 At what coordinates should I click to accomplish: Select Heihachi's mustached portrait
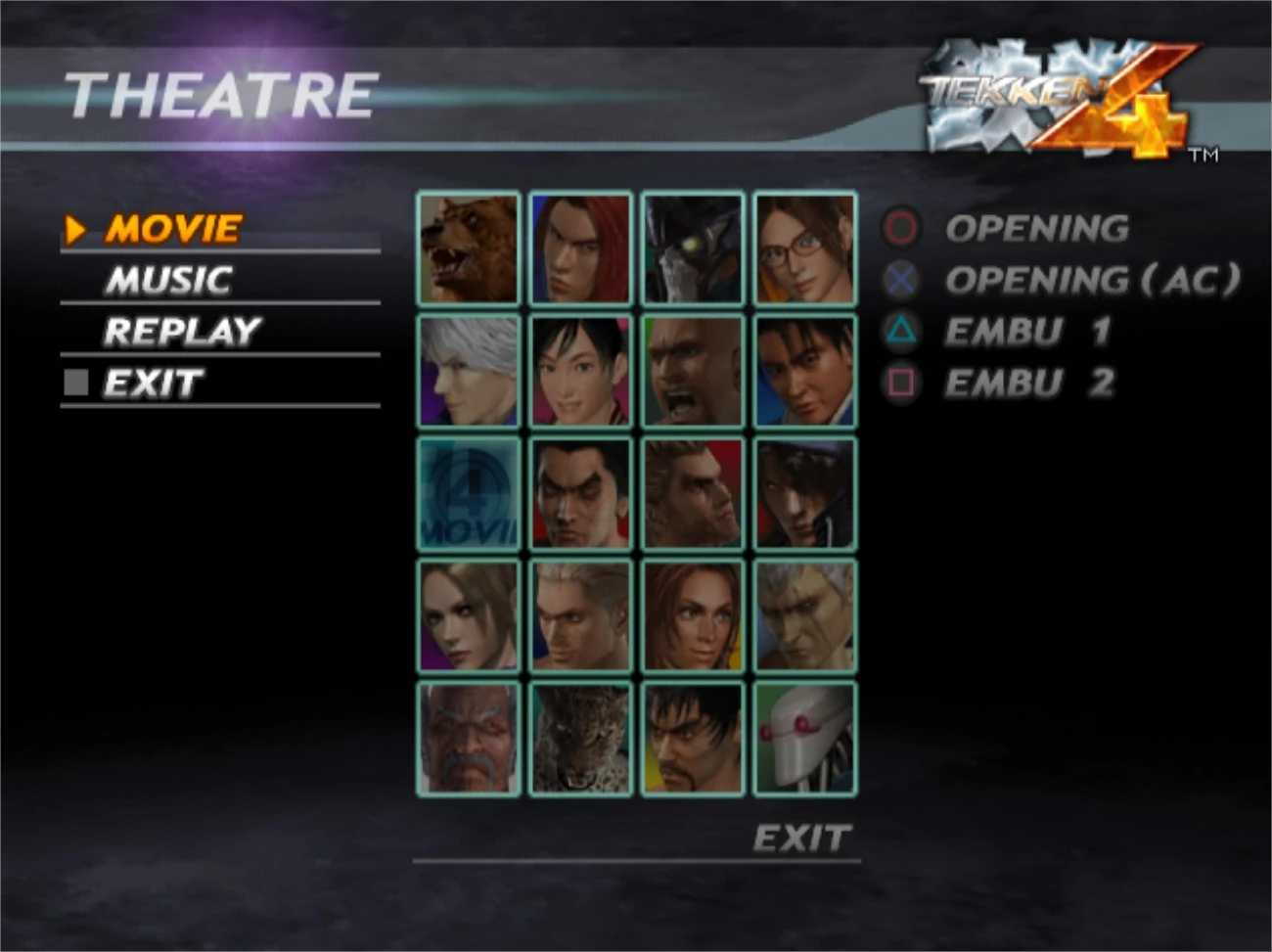468,739
